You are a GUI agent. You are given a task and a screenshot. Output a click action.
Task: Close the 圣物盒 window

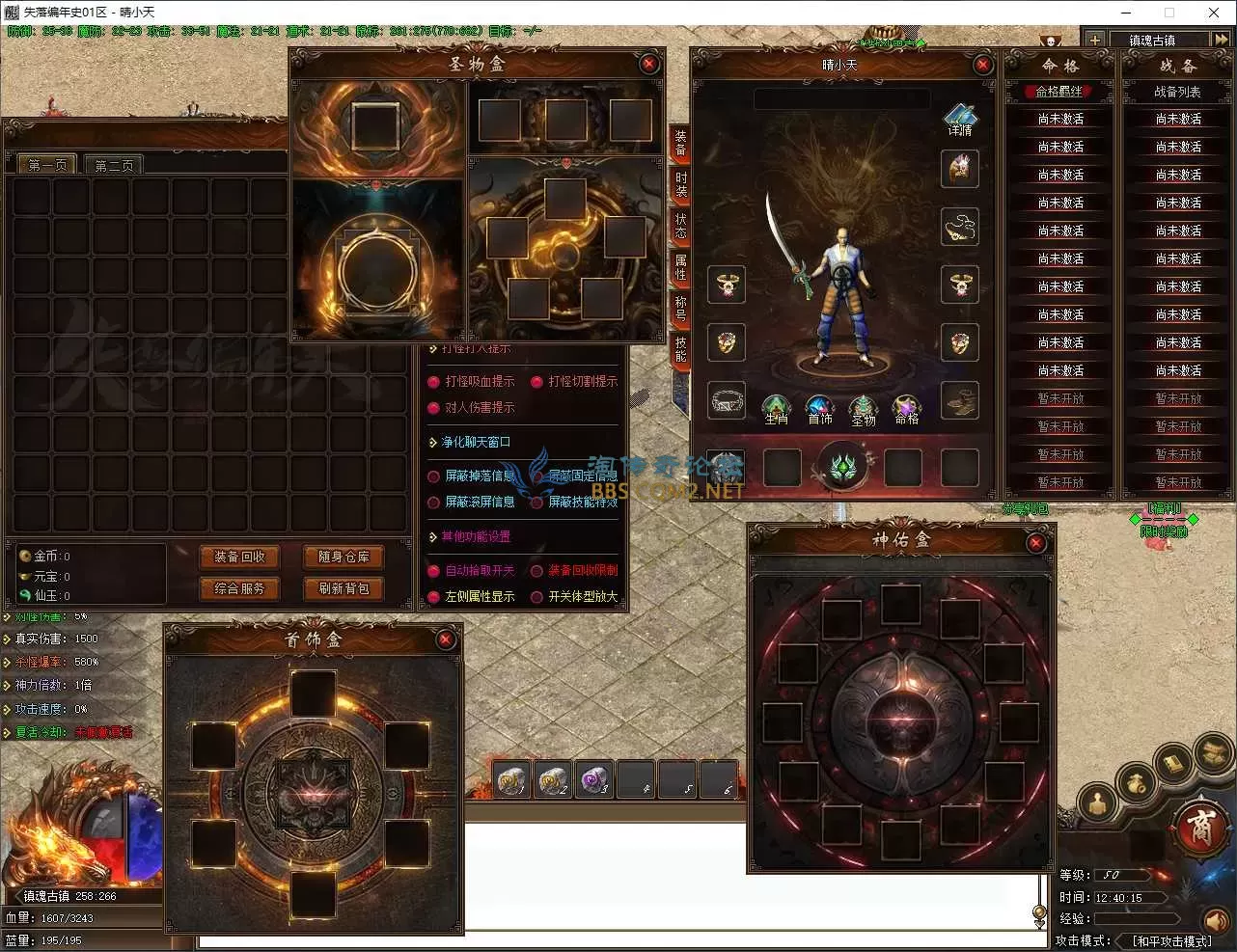point(648,64)
